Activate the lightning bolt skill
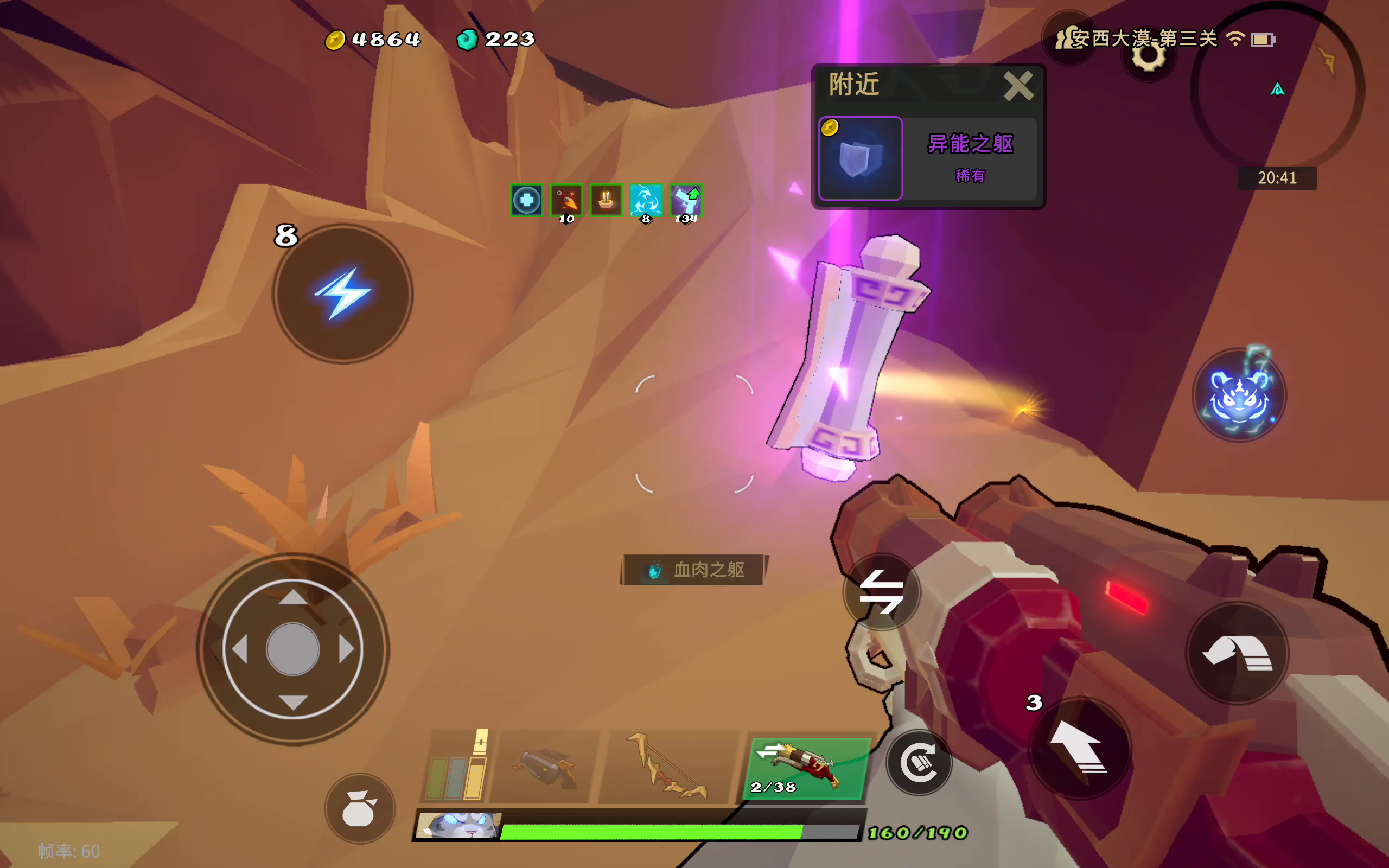The width and height of the screenshot is (1389, 868). (343, 294)
